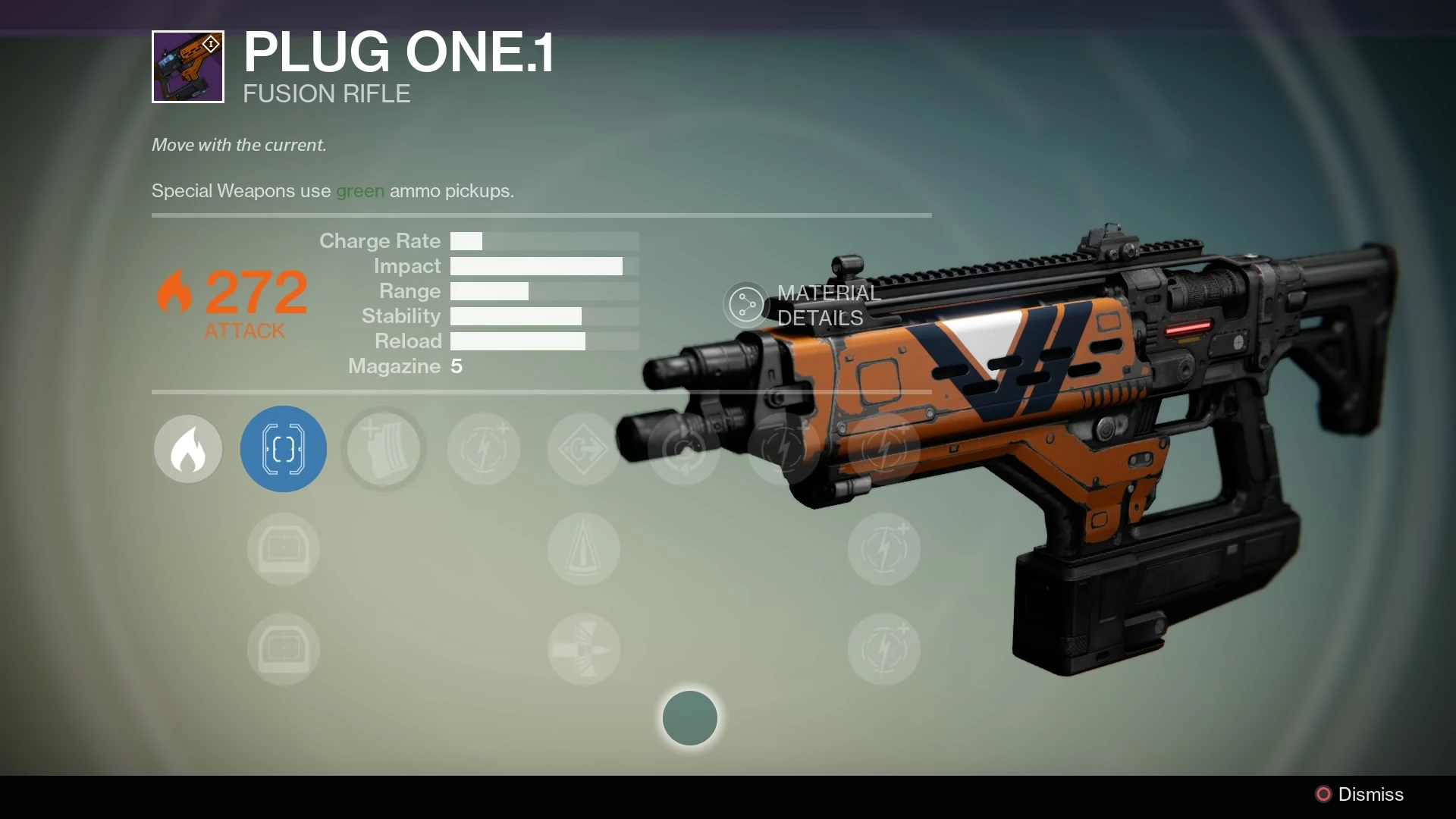Click the diamond-shaped perk with arrow
Image resolution: width=1456 pixels, height=819 pixels.
coord(583,449)
